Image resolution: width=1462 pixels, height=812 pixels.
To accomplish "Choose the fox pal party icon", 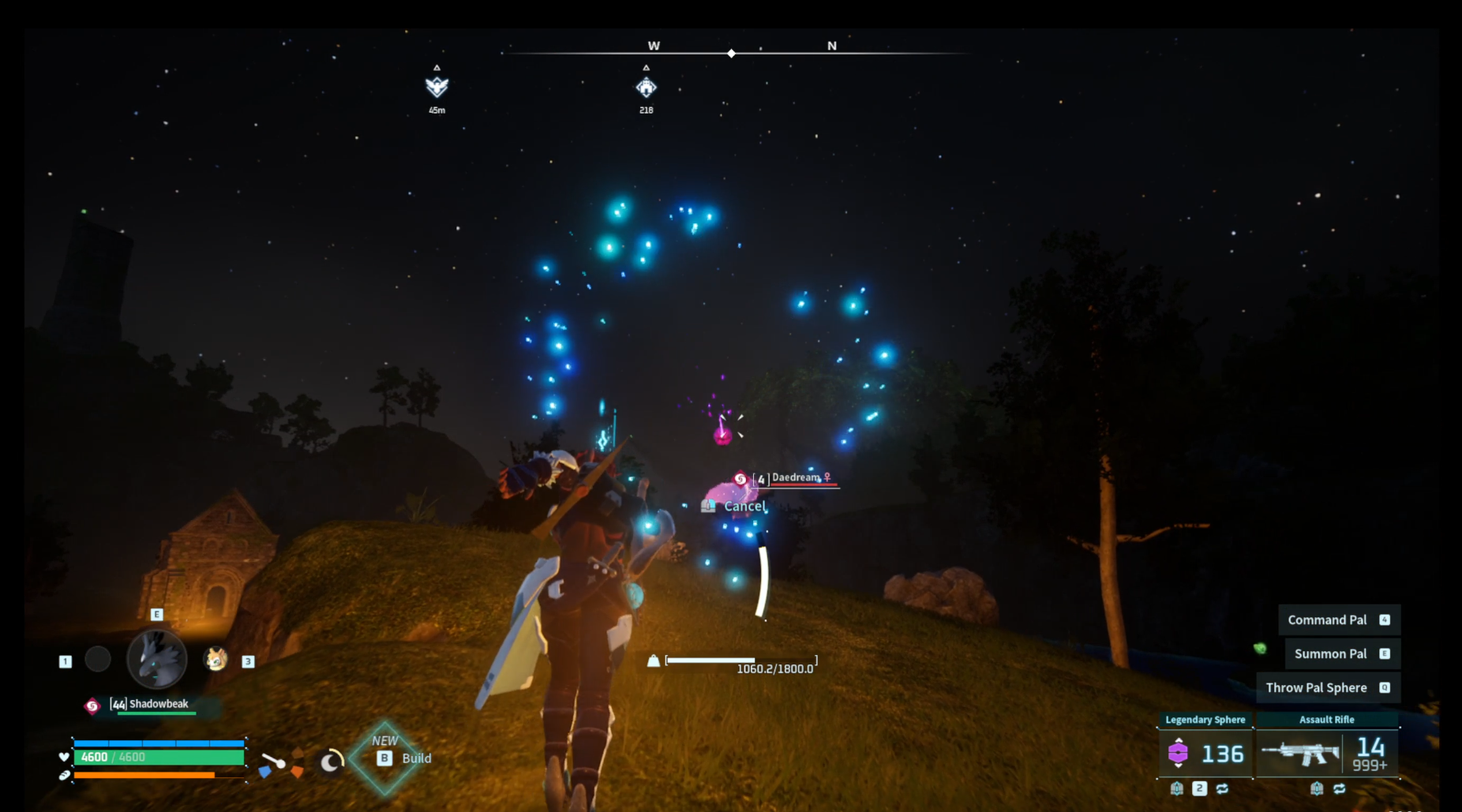I will coord(216,659).
